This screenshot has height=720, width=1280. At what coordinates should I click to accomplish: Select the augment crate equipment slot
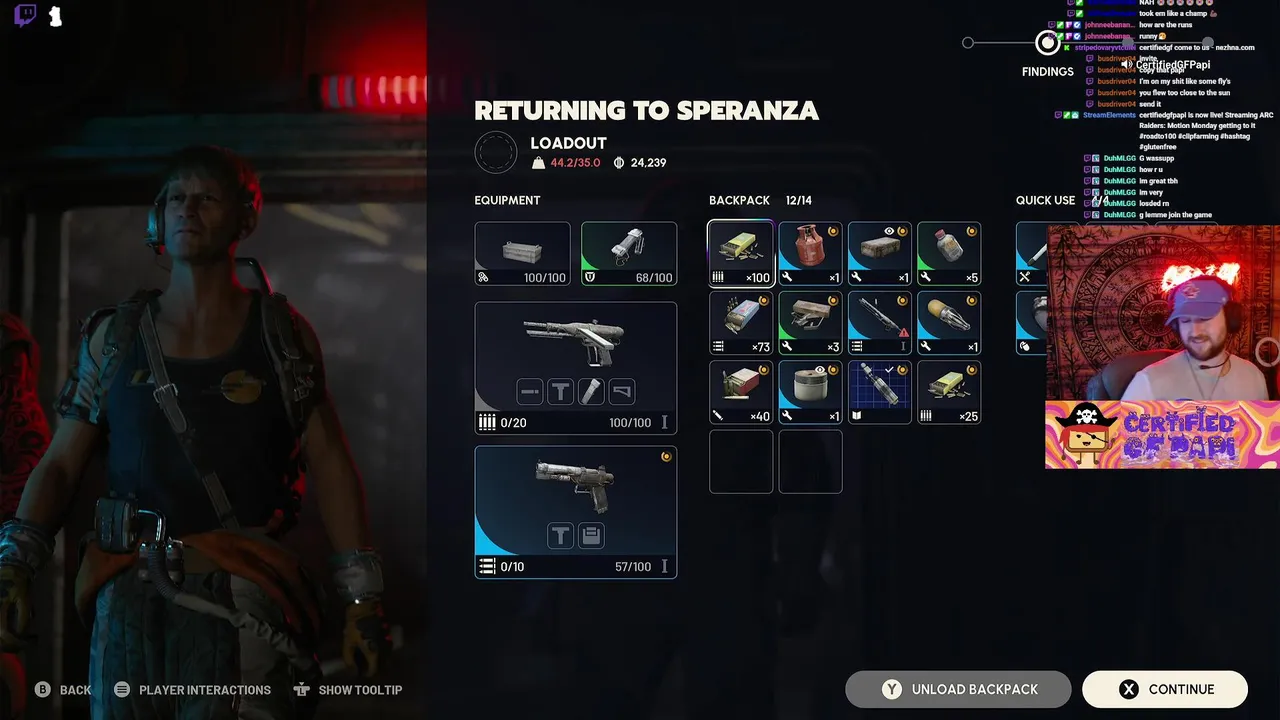522,254
